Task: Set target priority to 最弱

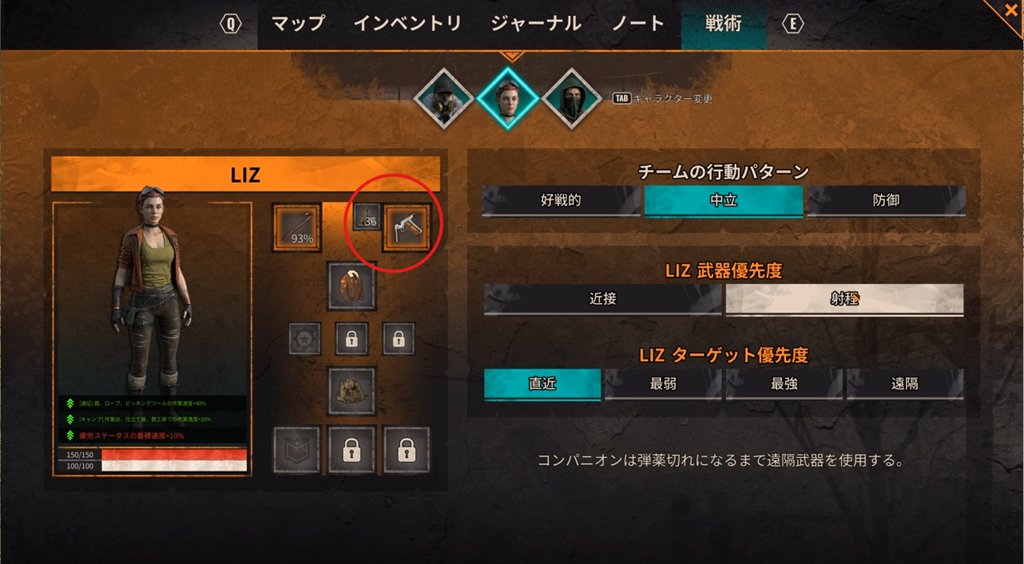Action: (x=663, y=384)
